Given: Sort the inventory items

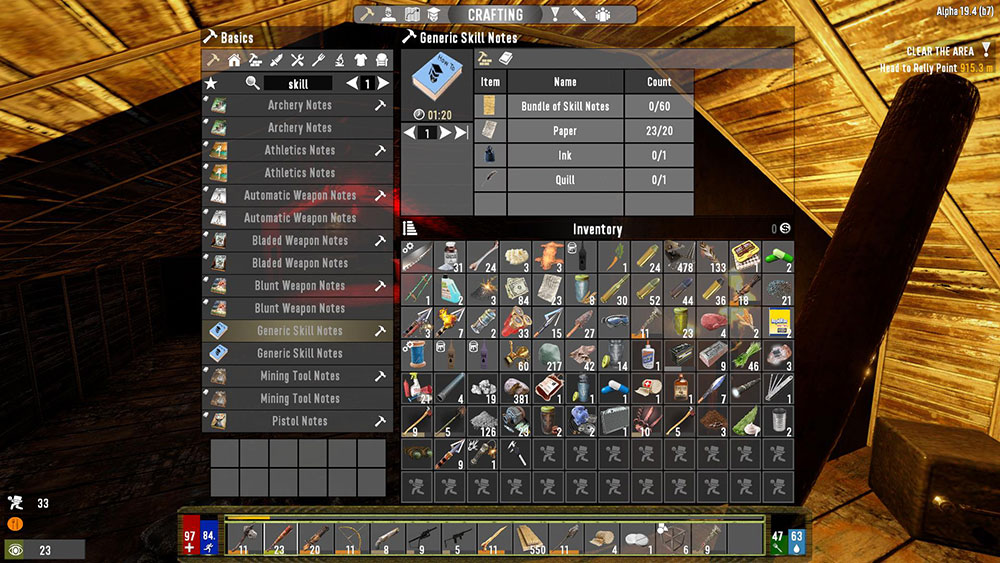Looking at the screenshot, I should click(x=410, y=229).
